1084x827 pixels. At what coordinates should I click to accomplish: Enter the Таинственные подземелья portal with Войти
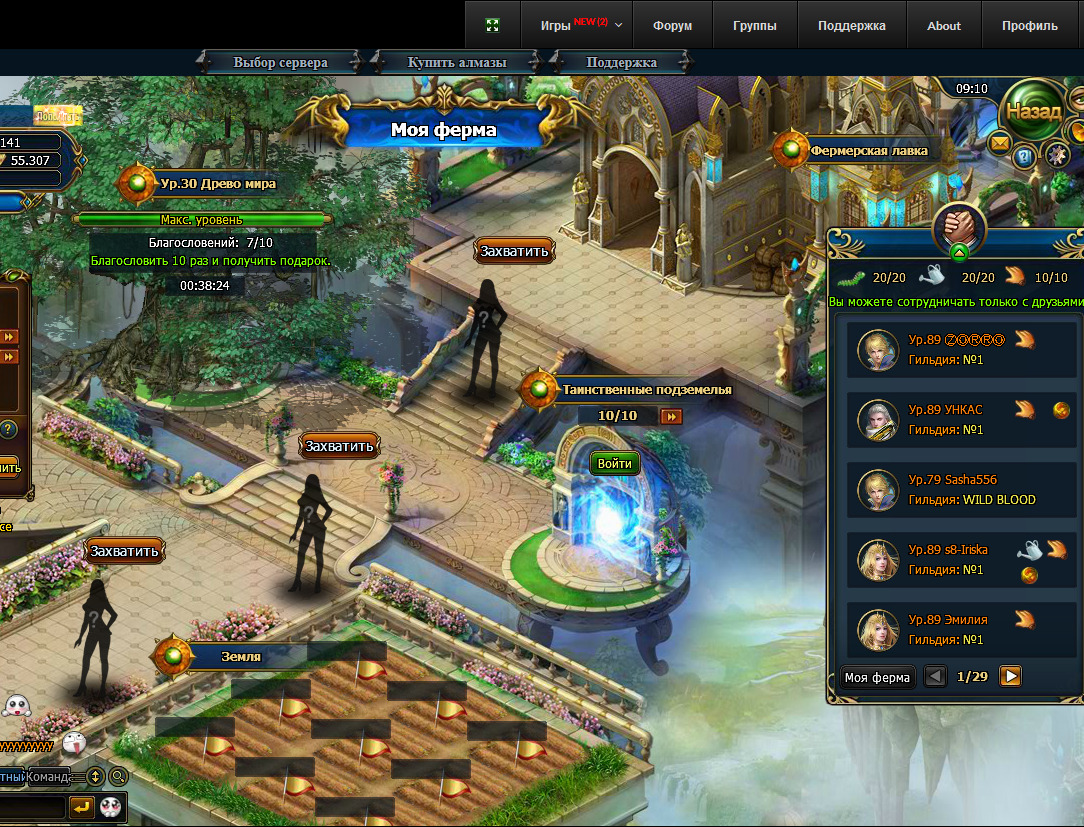coord(614,464)
